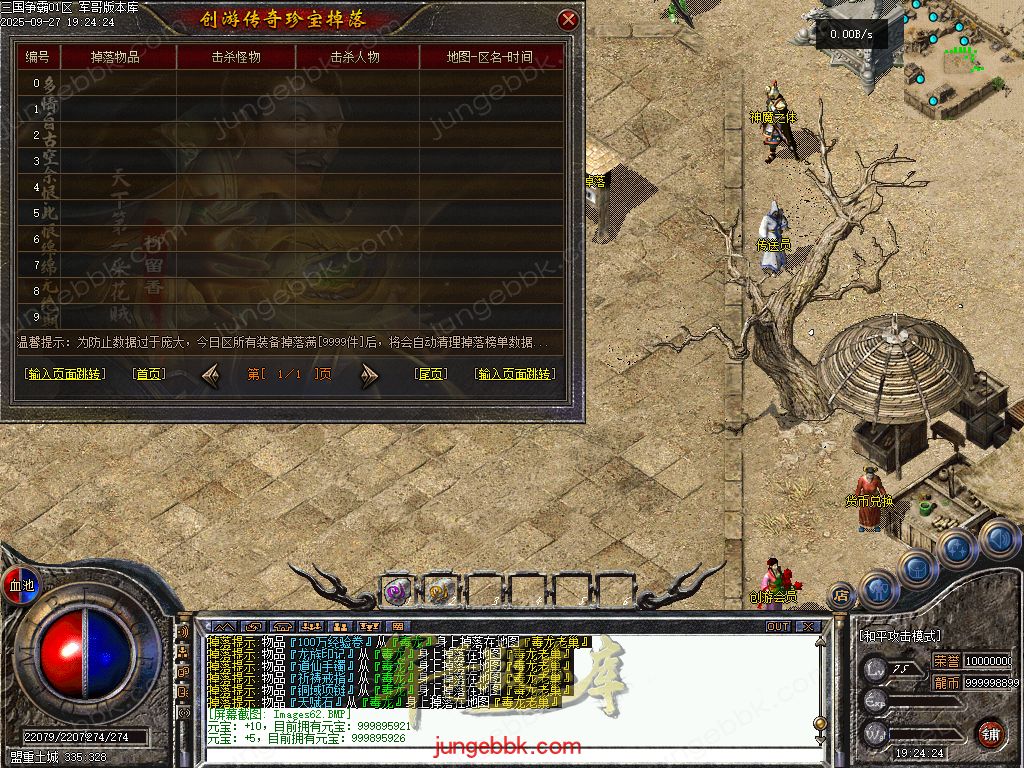Jump to the first page via 首页

click(x=149, y=374)
